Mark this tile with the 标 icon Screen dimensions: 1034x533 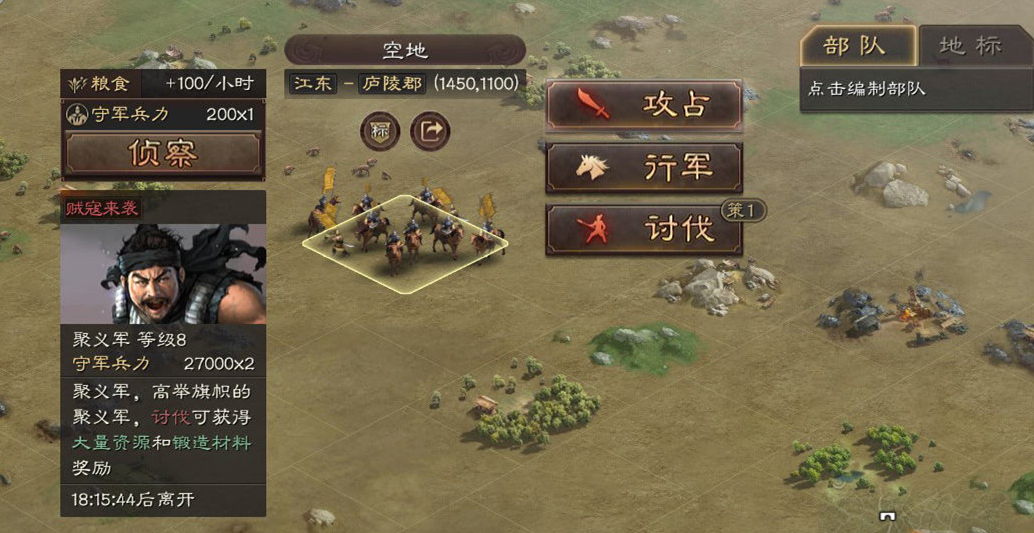click(380, 131)
